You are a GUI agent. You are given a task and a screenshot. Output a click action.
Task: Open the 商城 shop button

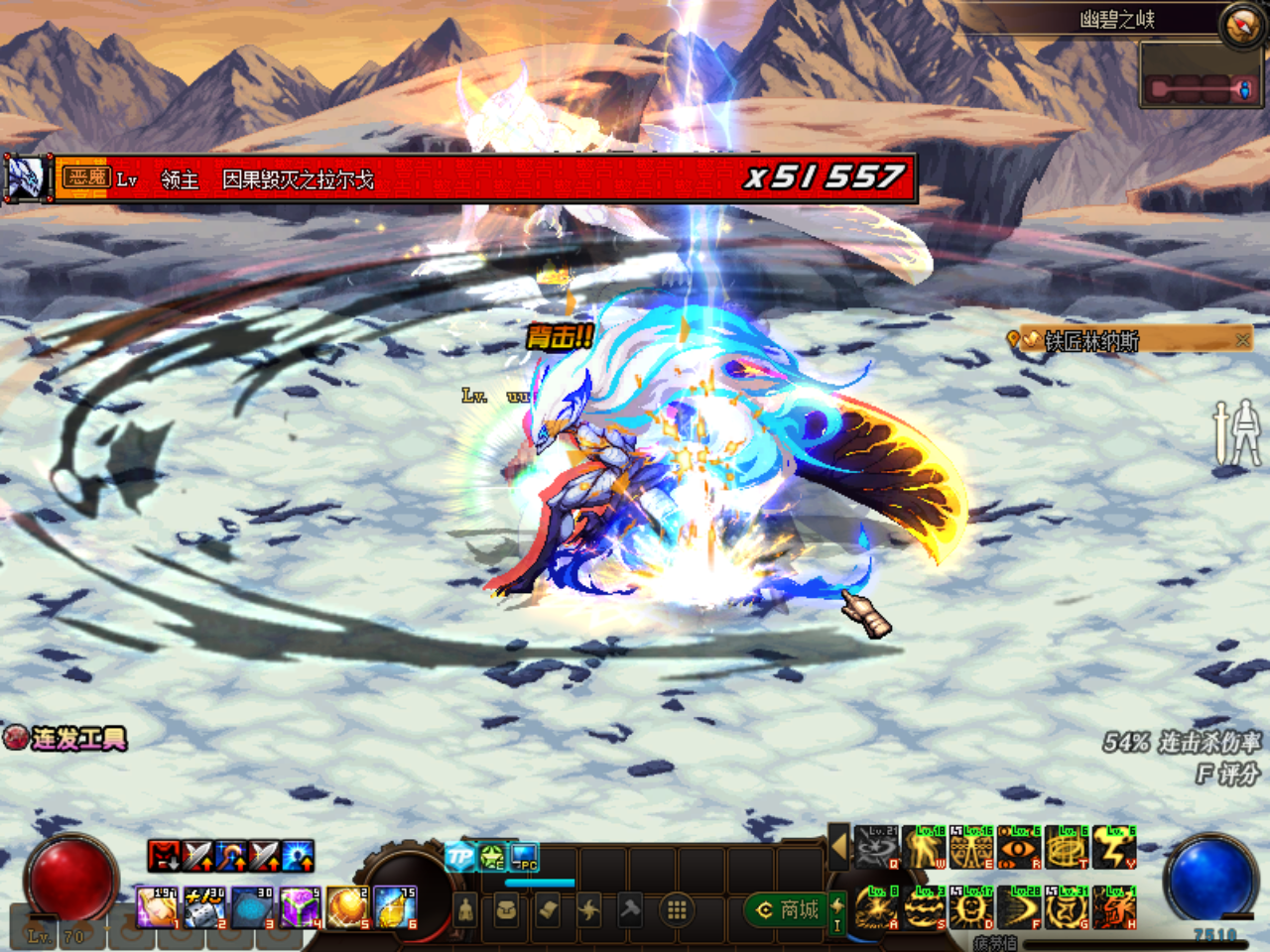click(x=789, y=909)
